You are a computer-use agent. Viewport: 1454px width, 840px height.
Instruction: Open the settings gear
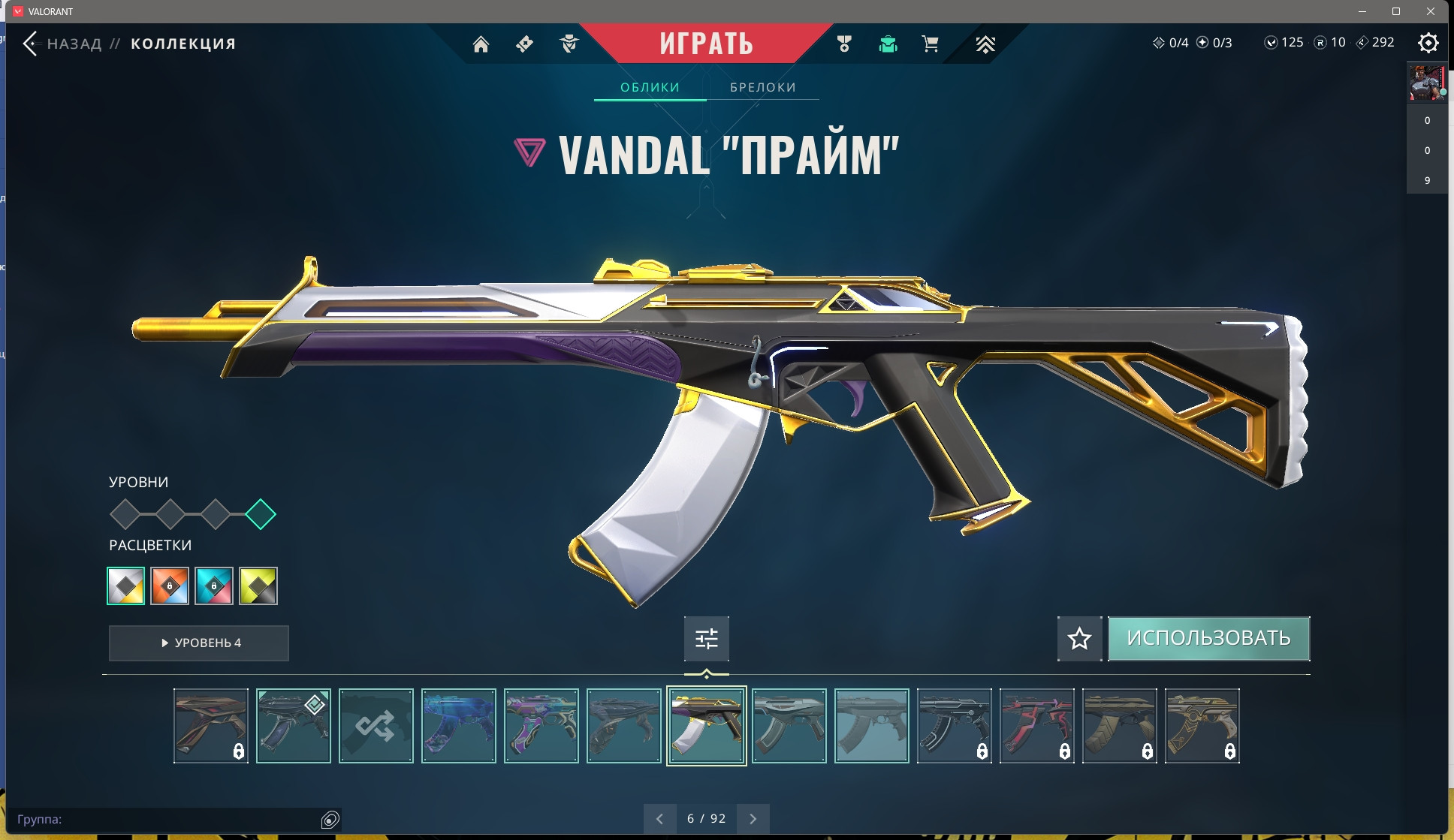[x=1428, y=43]
